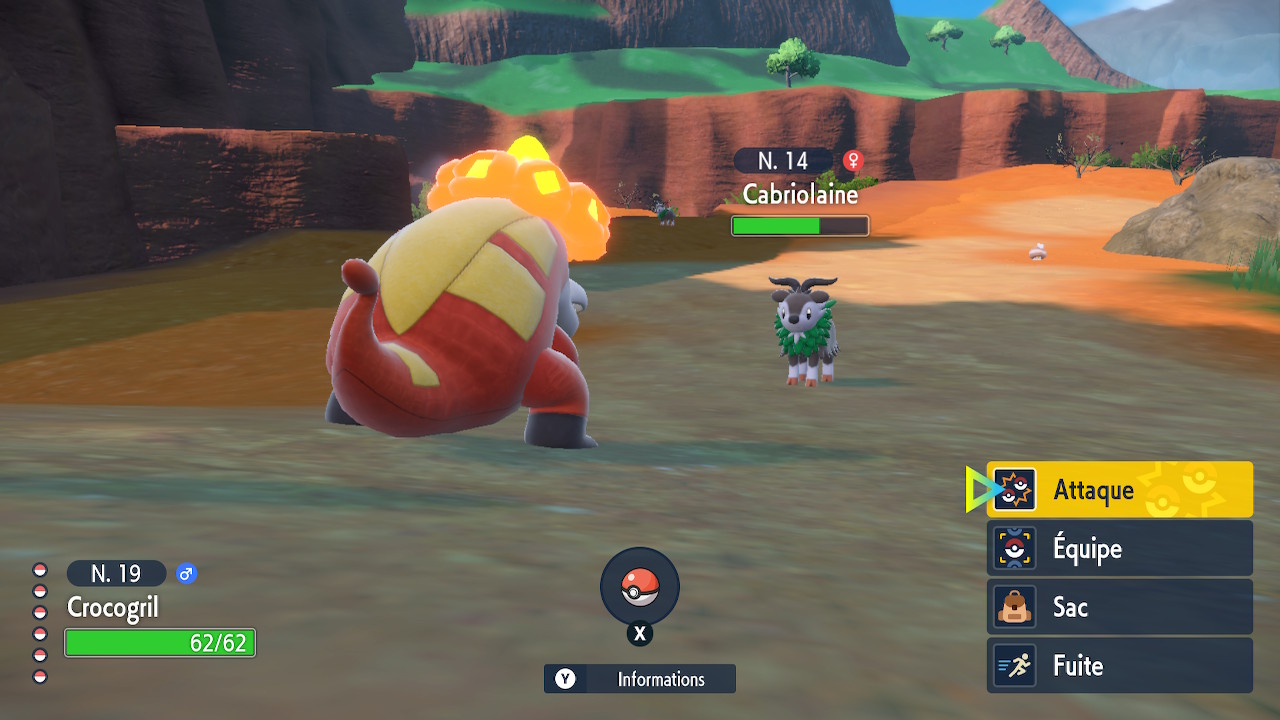
Task: Select the Attaque battle command
Action: pyautogui.click(x=1119, y=490)
